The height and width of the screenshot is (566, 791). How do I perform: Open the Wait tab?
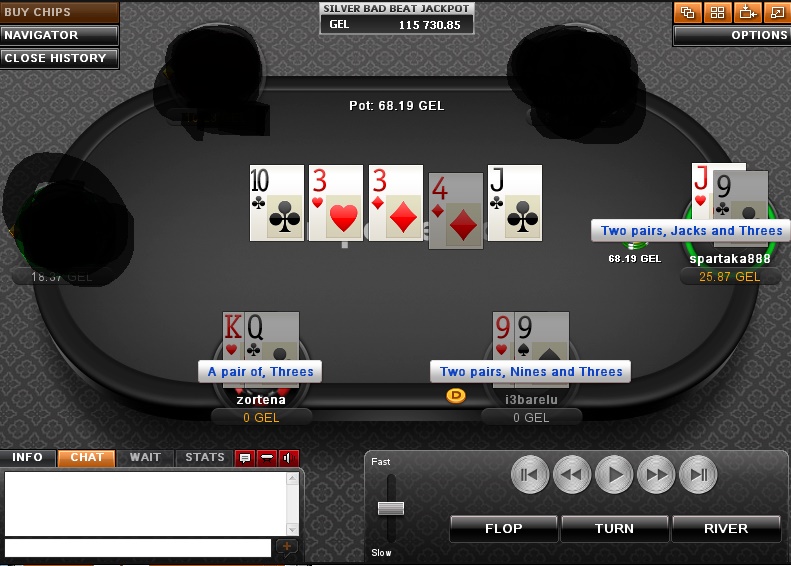tap(145, 457)
